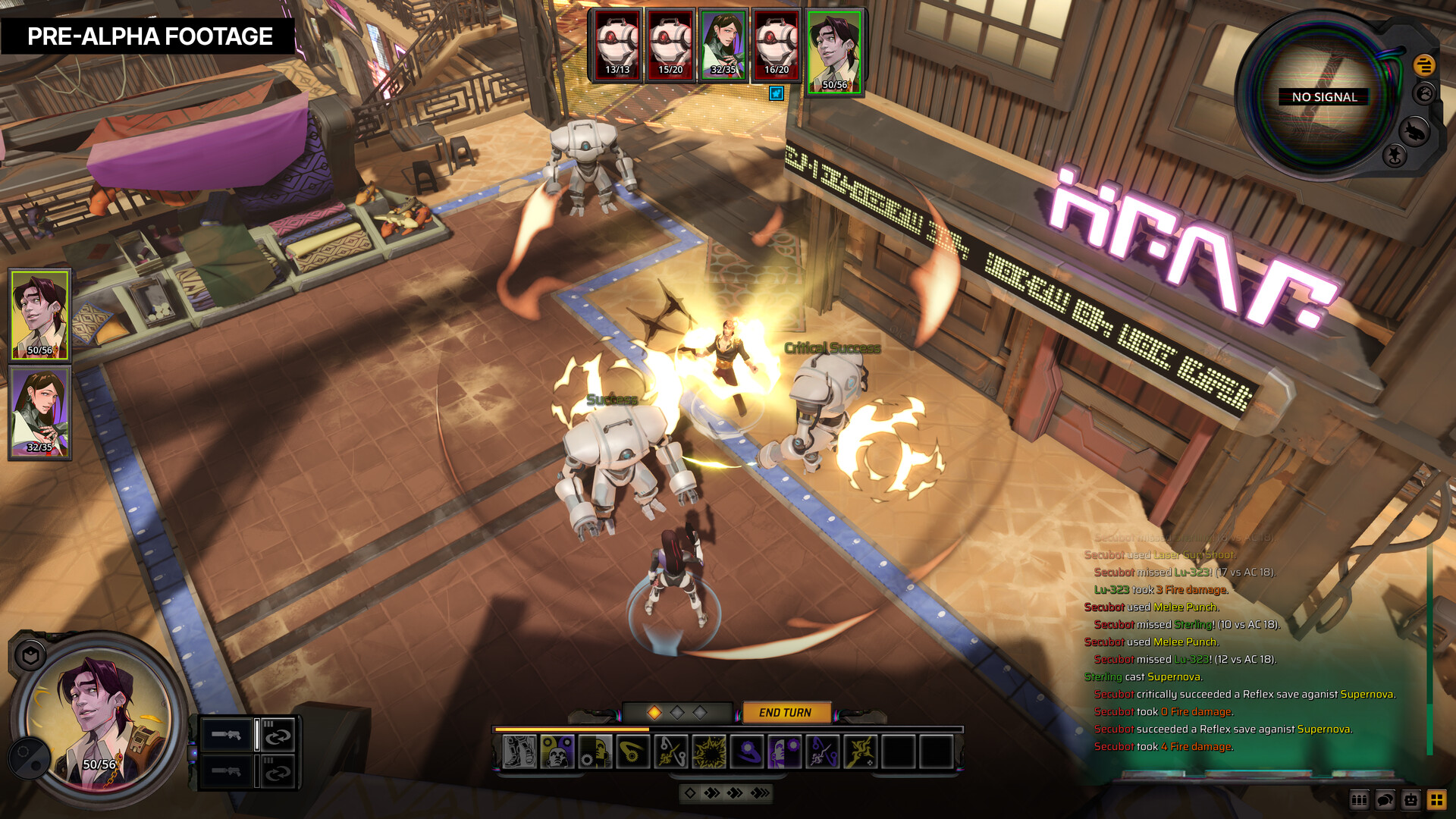Viewport: 1456px width, 819px height.
Task: Select the ship icon next to the minimap
Action: 1415,130
